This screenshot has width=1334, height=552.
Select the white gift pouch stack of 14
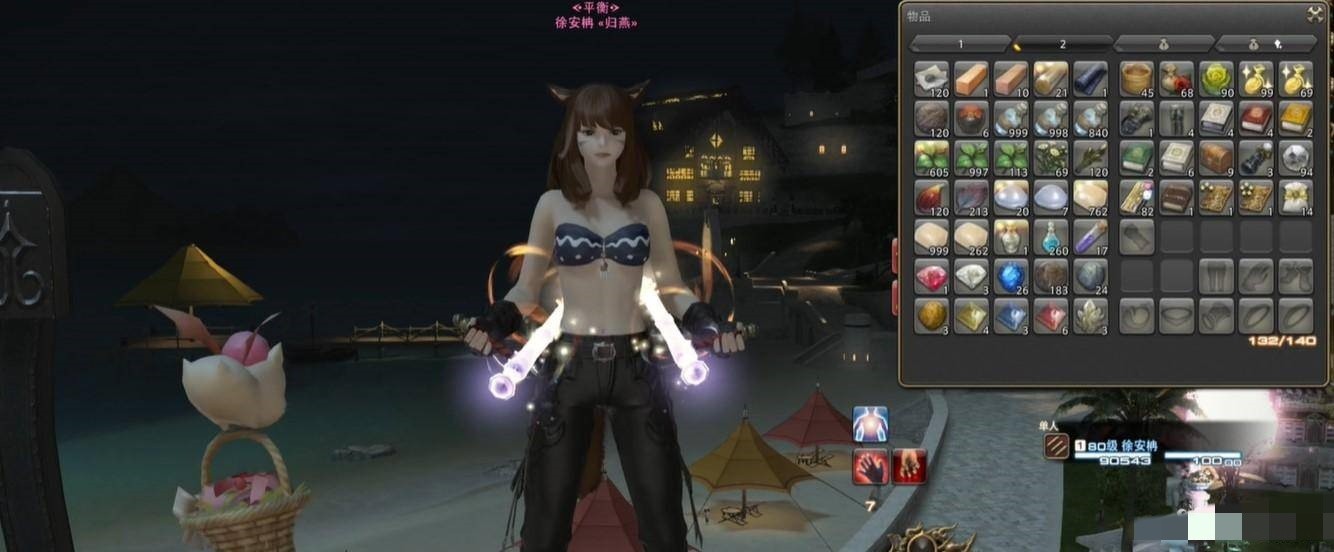(1295, 197)
